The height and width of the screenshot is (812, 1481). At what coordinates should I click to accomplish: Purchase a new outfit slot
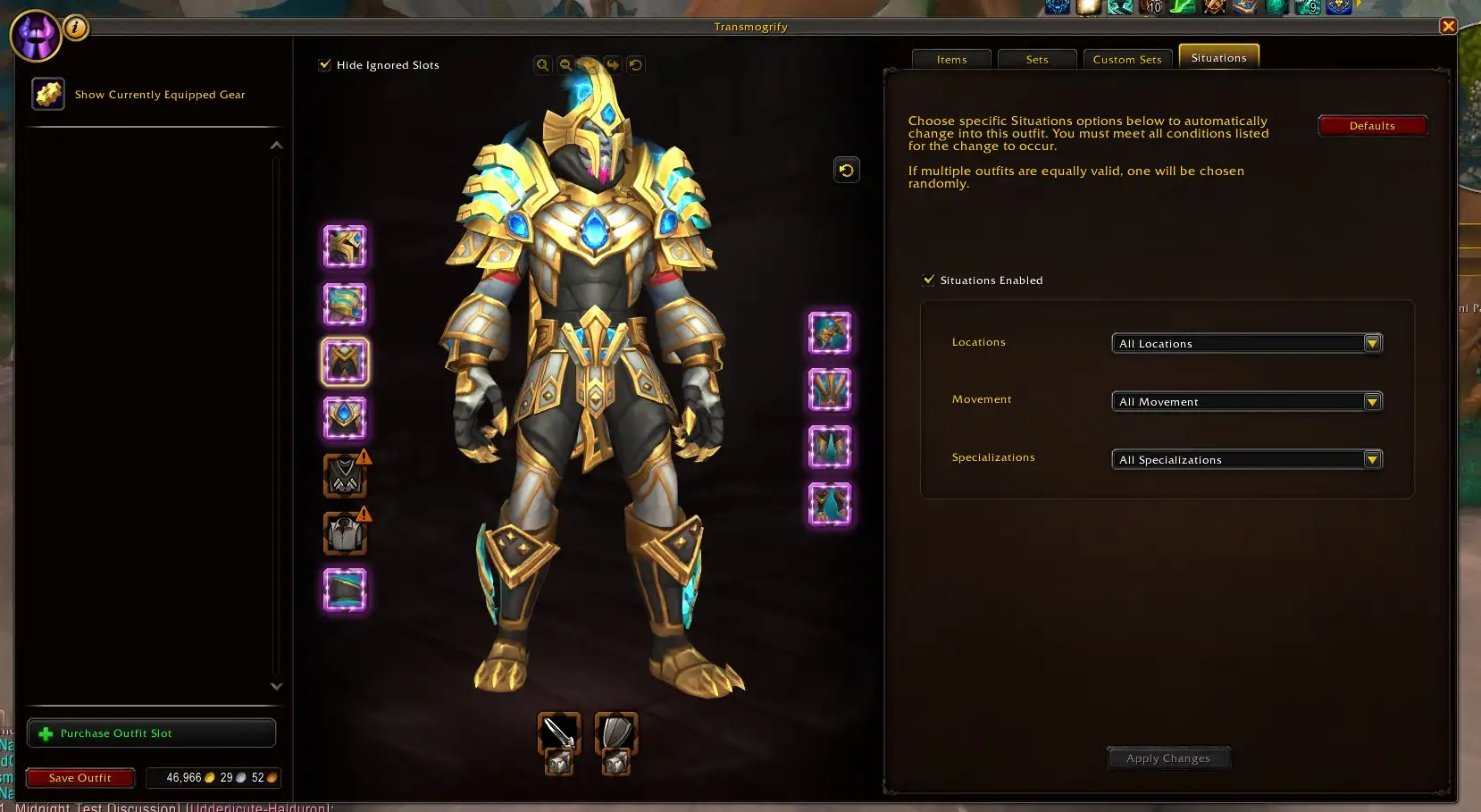pyautogui.click(x=151, y=733)
